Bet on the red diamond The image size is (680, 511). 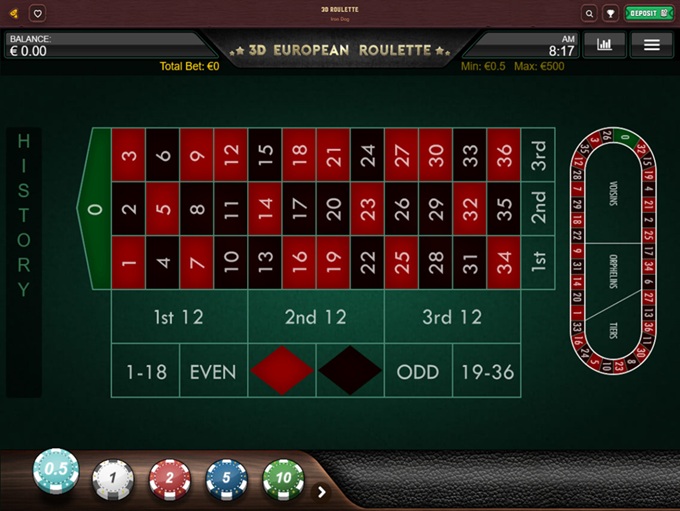(x=282, y=372)
